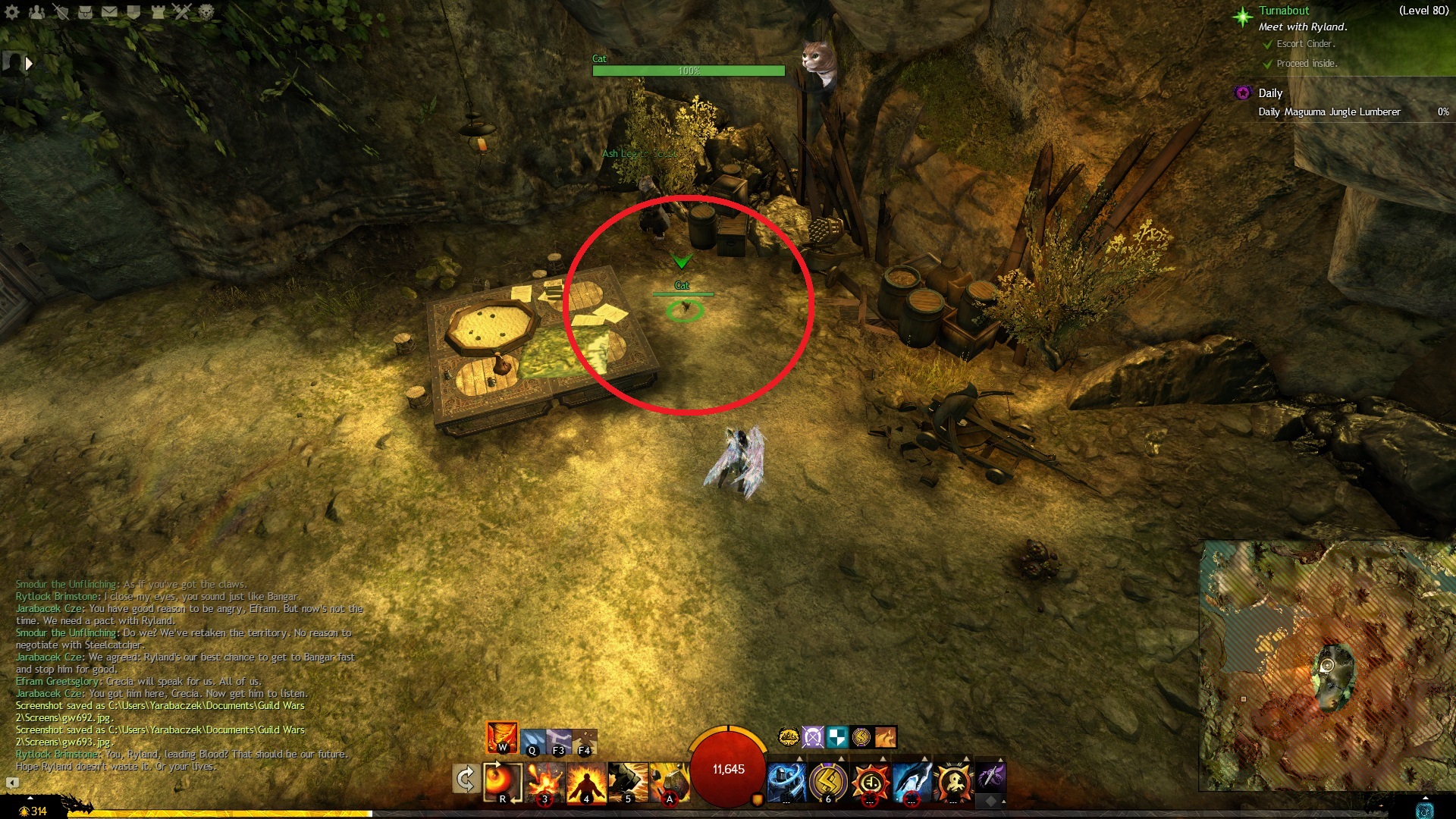
Task: Expand the party portrait arrow
Action: click(x=29, y=64)
